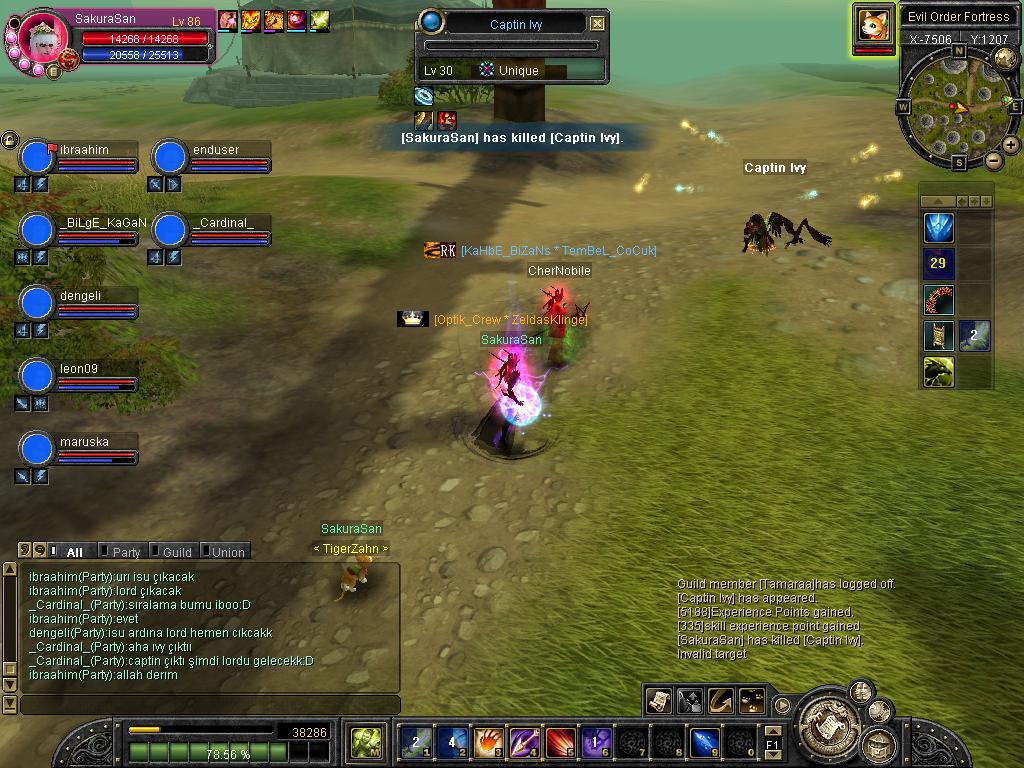Close the Captin Ivy target window

[x=597, y=24]
